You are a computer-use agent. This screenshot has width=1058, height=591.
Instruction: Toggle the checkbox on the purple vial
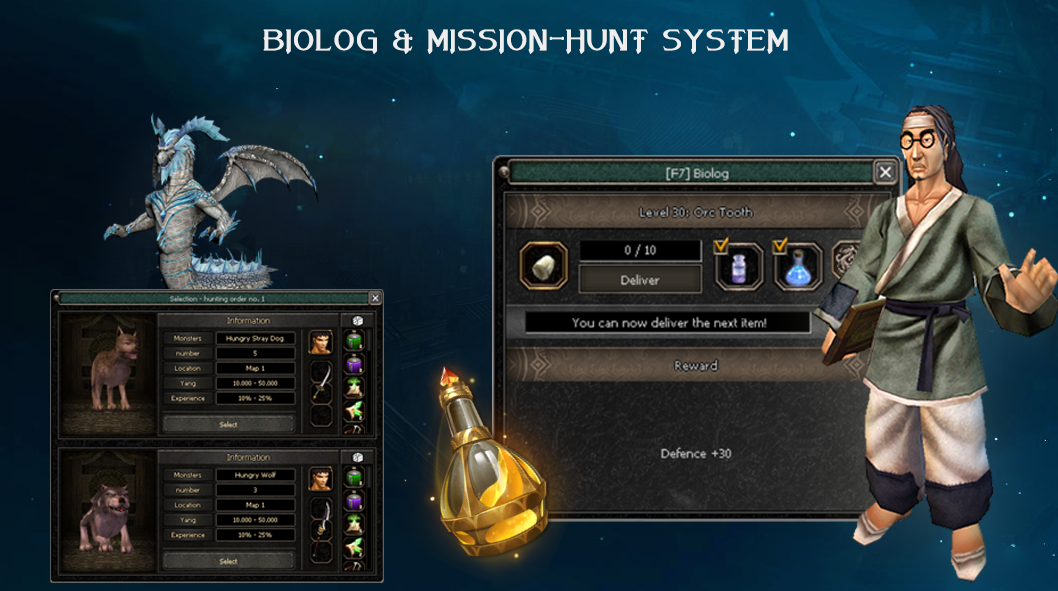pos(723,245)
